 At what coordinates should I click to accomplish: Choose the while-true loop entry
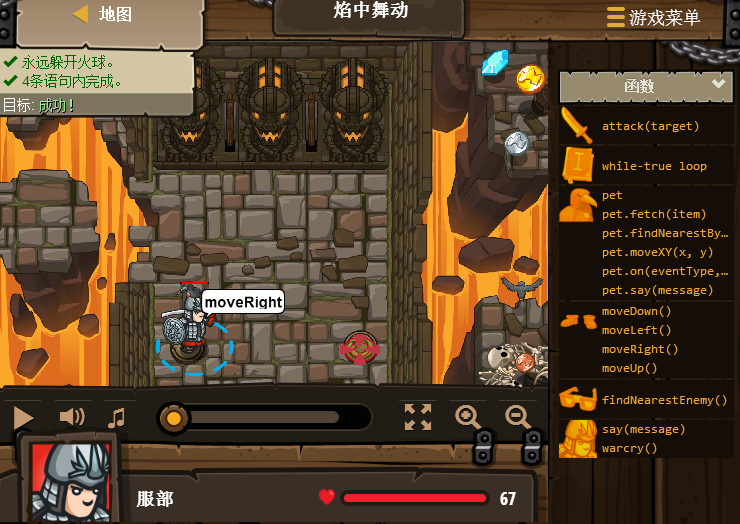point(654,166)
